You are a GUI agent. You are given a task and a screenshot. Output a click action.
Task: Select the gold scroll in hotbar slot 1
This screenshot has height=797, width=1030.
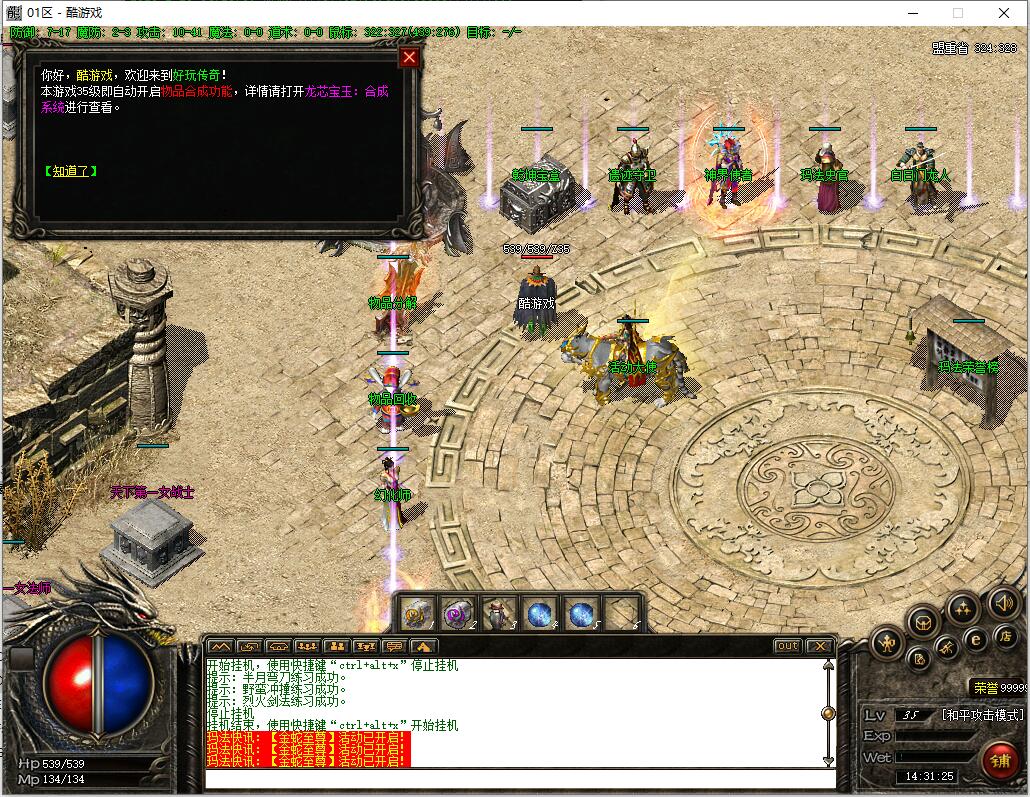point(418,613)
